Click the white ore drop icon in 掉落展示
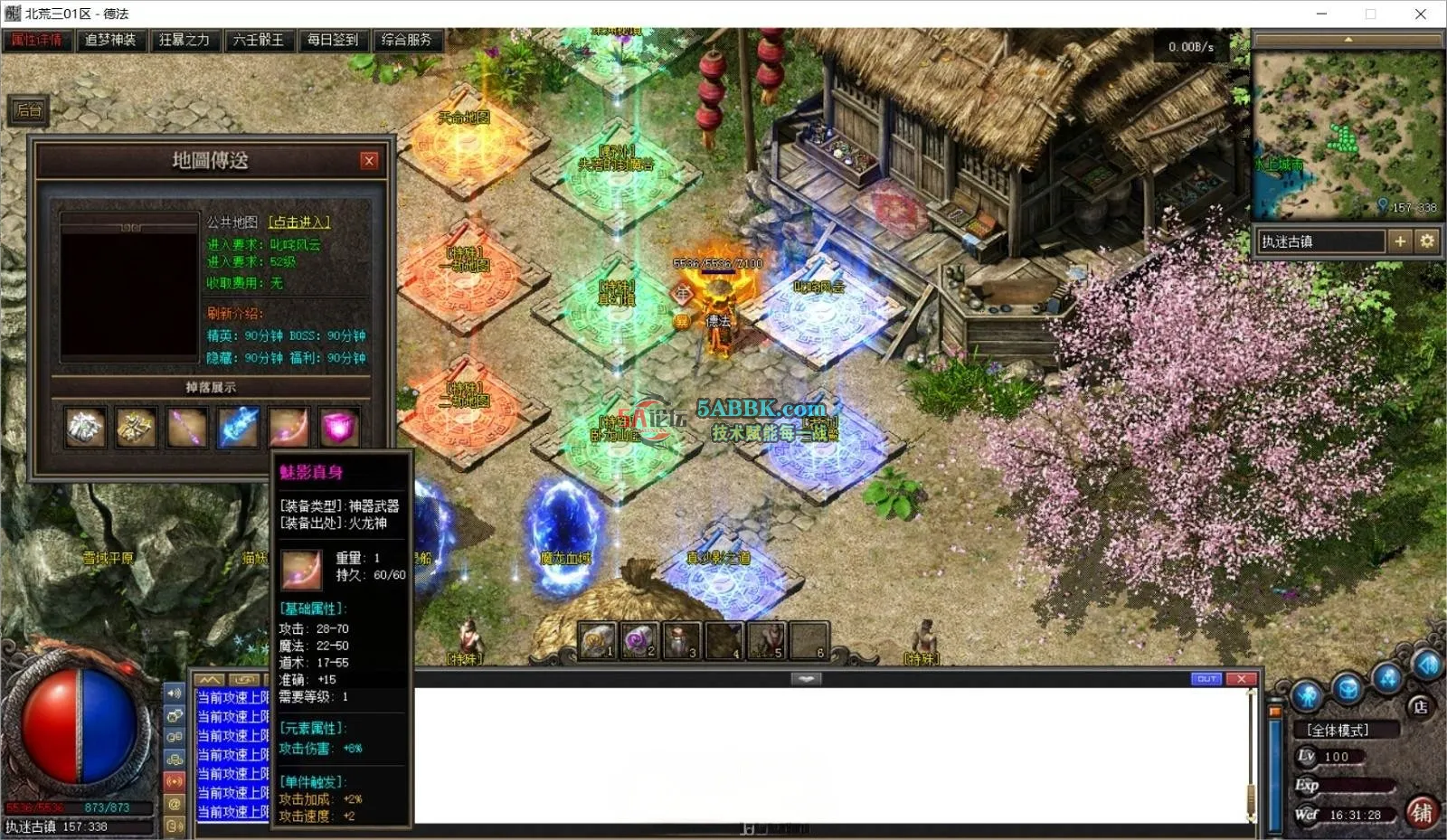The image size is (1447, 840). pyautogui.click(x=85, y=427)
